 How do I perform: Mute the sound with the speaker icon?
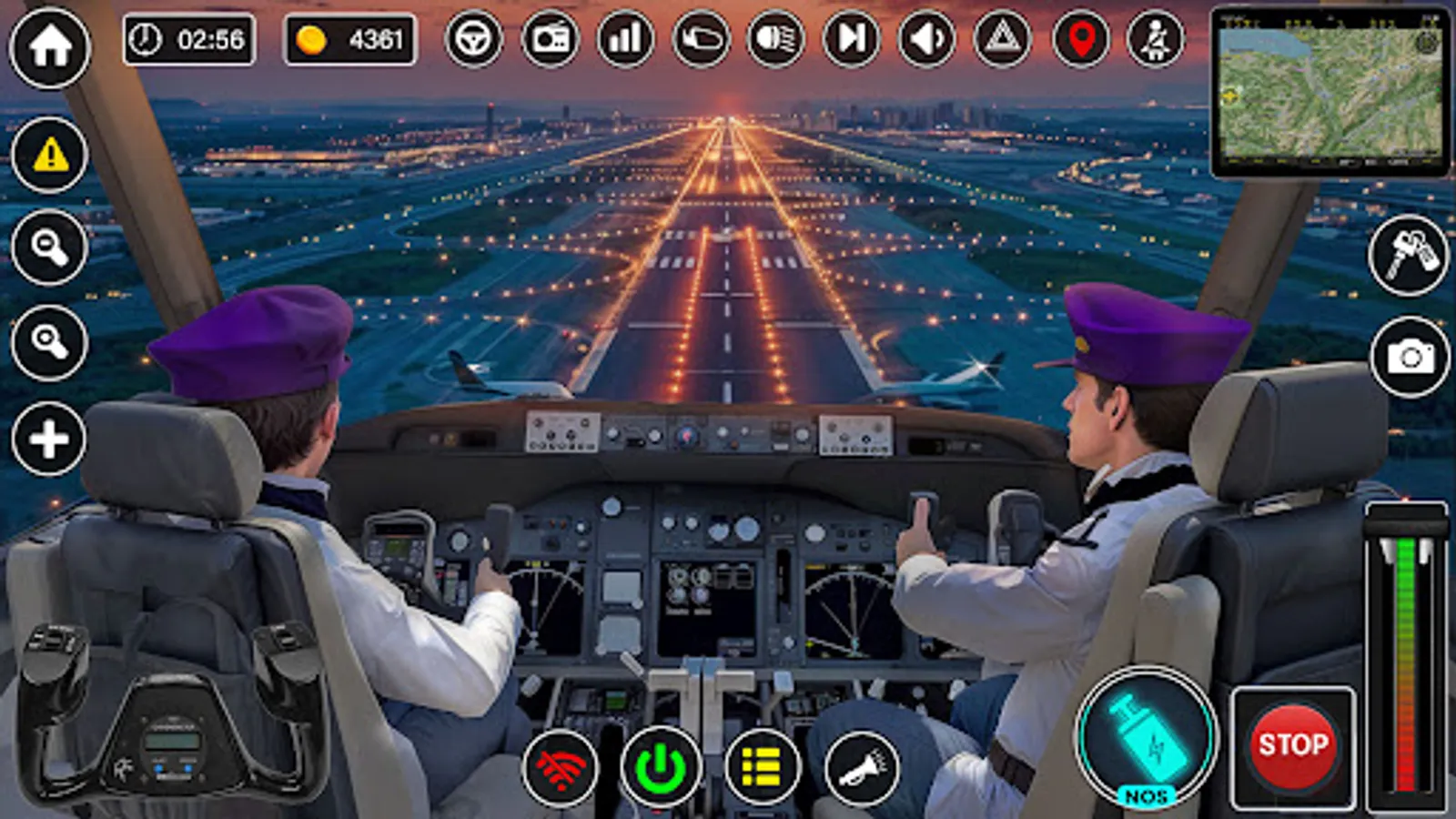pos(926,40)
